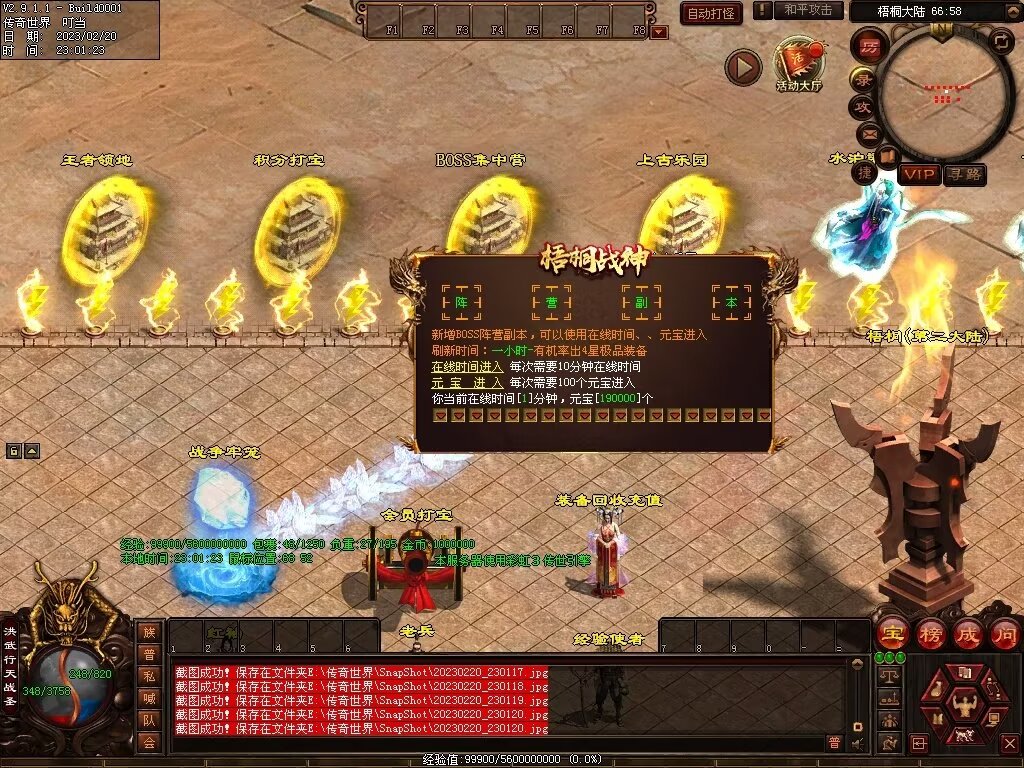Open the mail envelope icon beside minimap
Viewport: 1024px width, 768px height.
pos(867,133)
